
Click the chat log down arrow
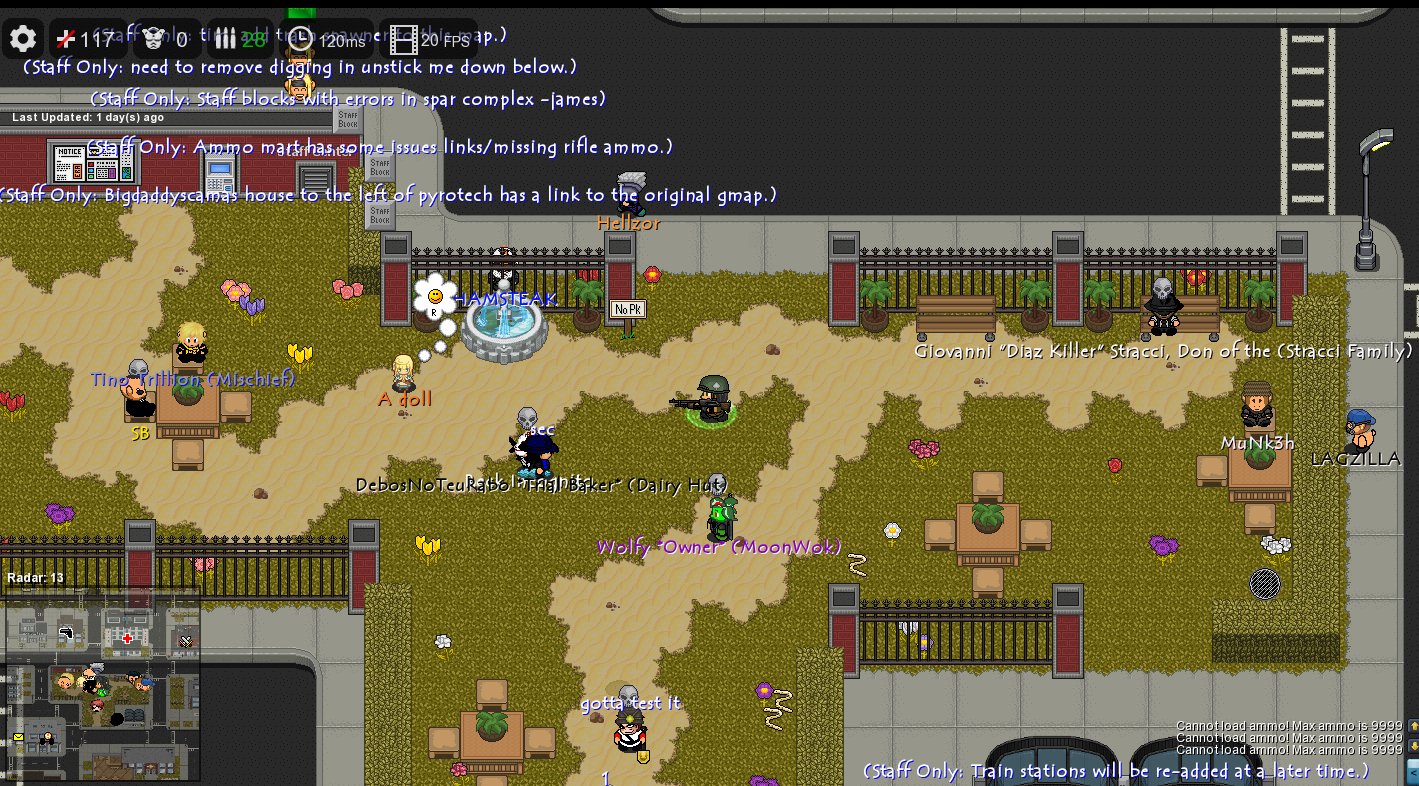click(1413, 747)
